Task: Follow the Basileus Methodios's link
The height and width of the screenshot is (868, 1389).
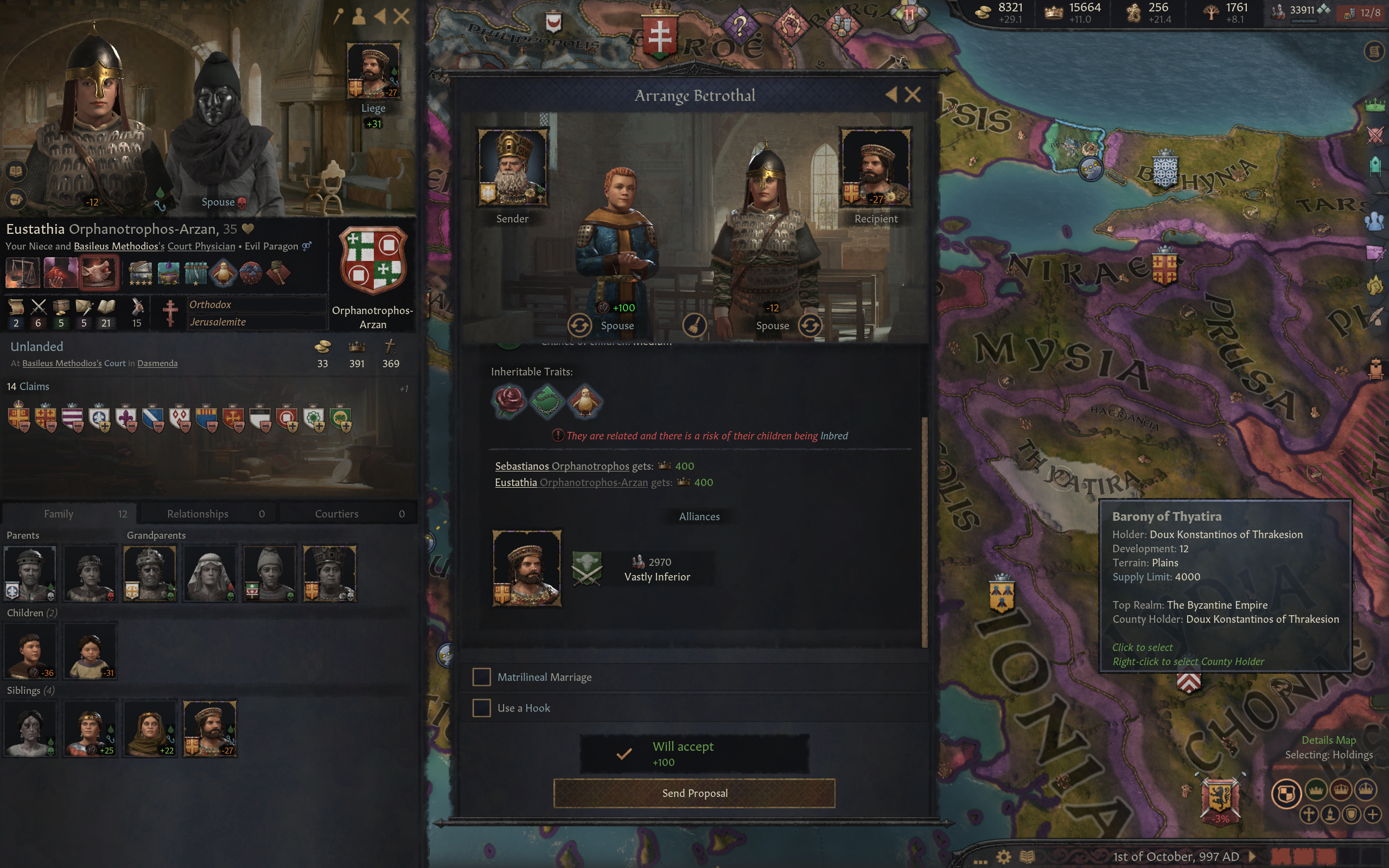Action: pos(119,246)
